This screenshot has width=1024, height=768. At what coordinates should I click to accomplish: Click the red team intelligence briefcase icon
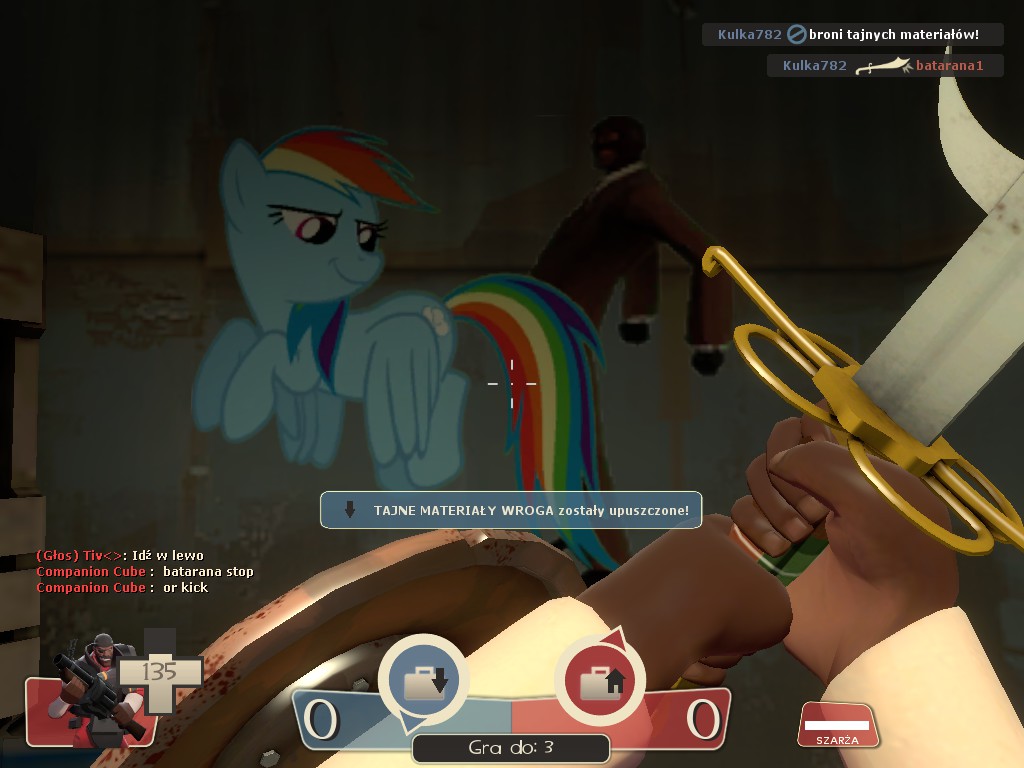coord(599,681)
